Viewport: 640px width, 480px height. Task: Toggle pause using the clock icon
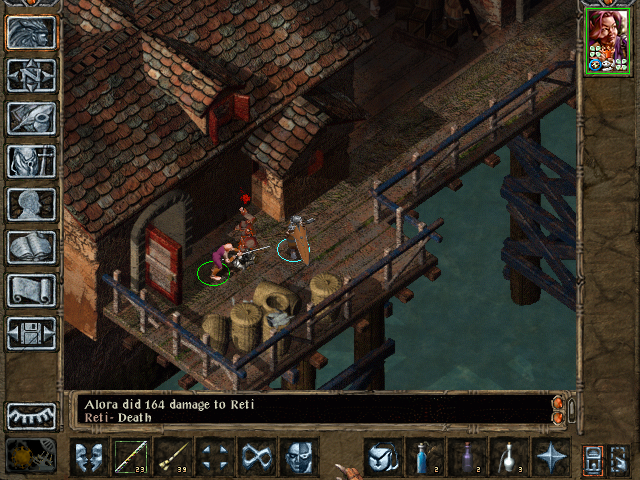30,456
